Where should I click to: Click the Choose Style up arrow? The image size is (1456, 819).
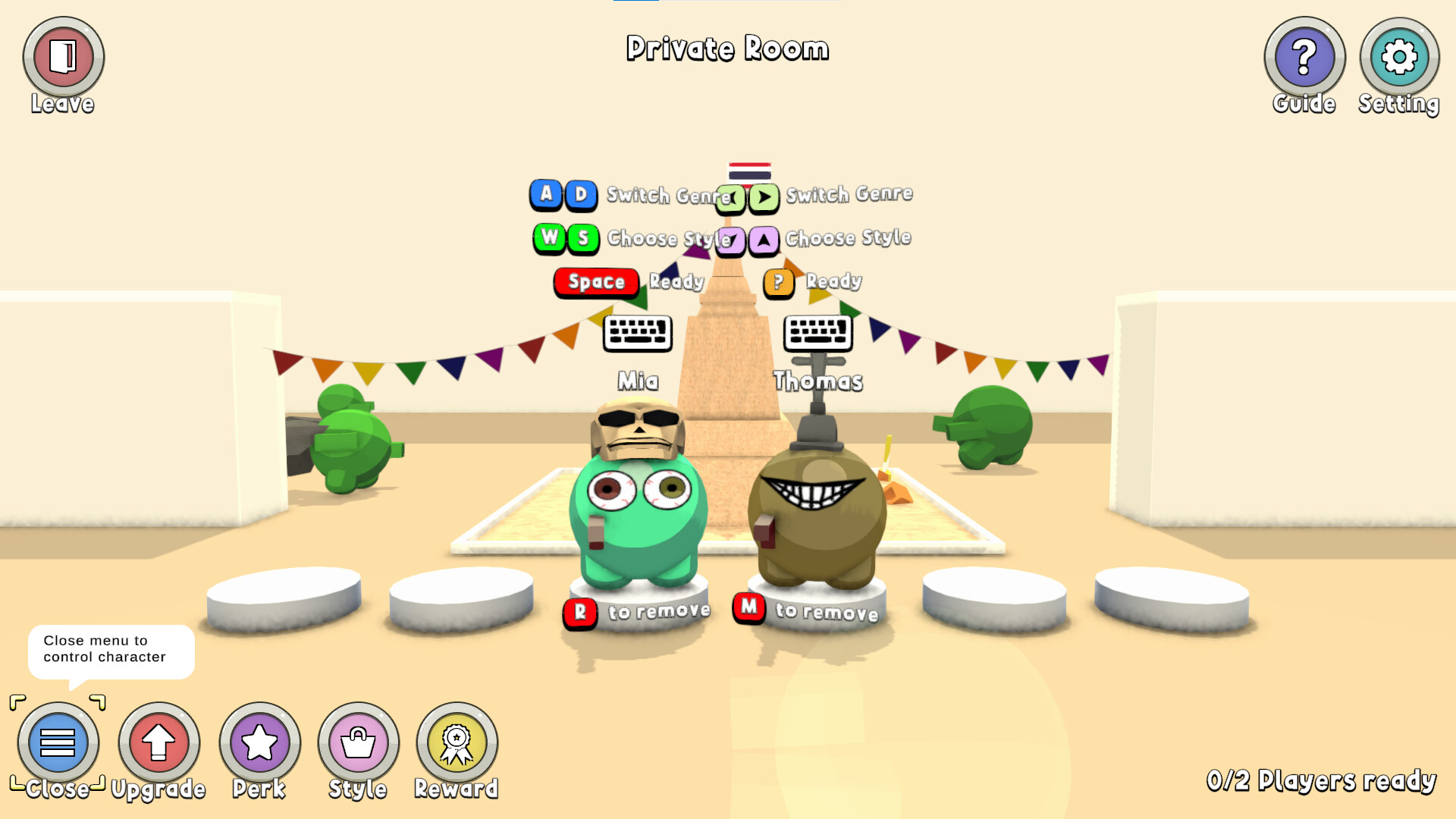click(765, 239)
